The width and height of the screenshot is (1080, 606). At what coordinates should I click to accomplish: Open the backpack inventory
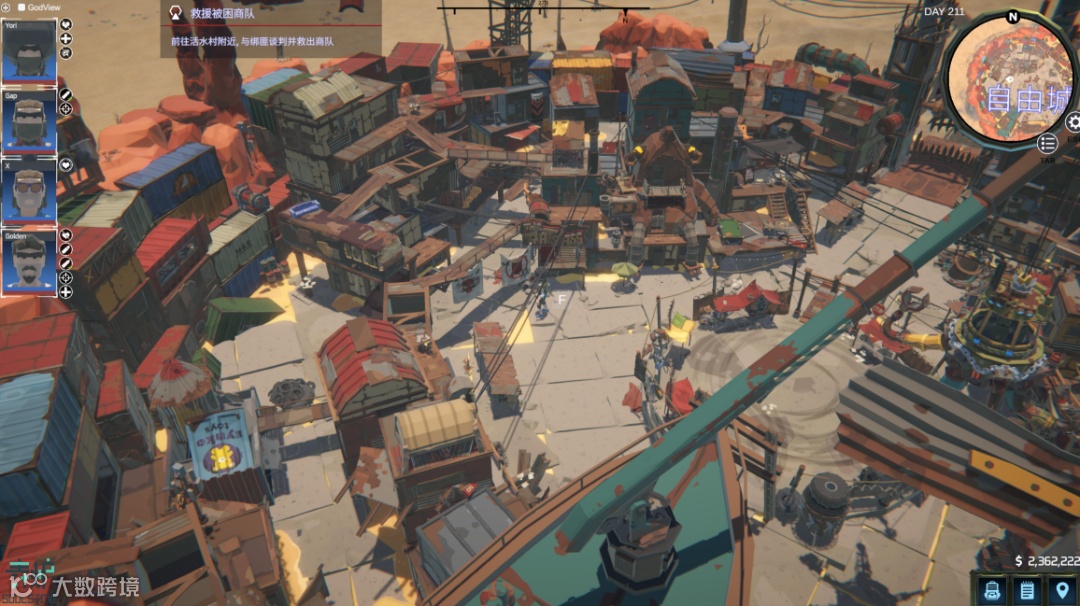pyautogui.click(x=992, y=590)
